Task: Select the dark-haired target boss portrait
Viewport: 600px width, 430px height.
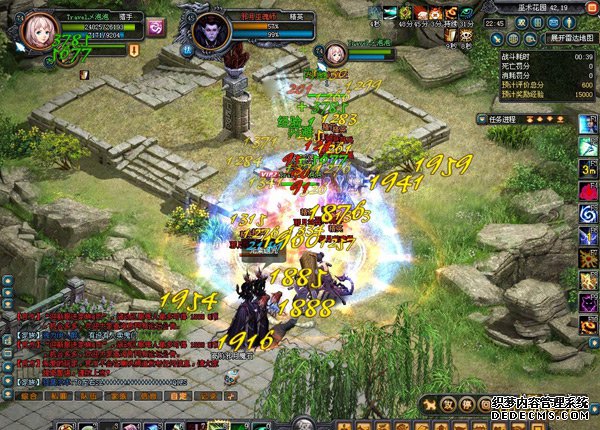Action: [210, 30]
